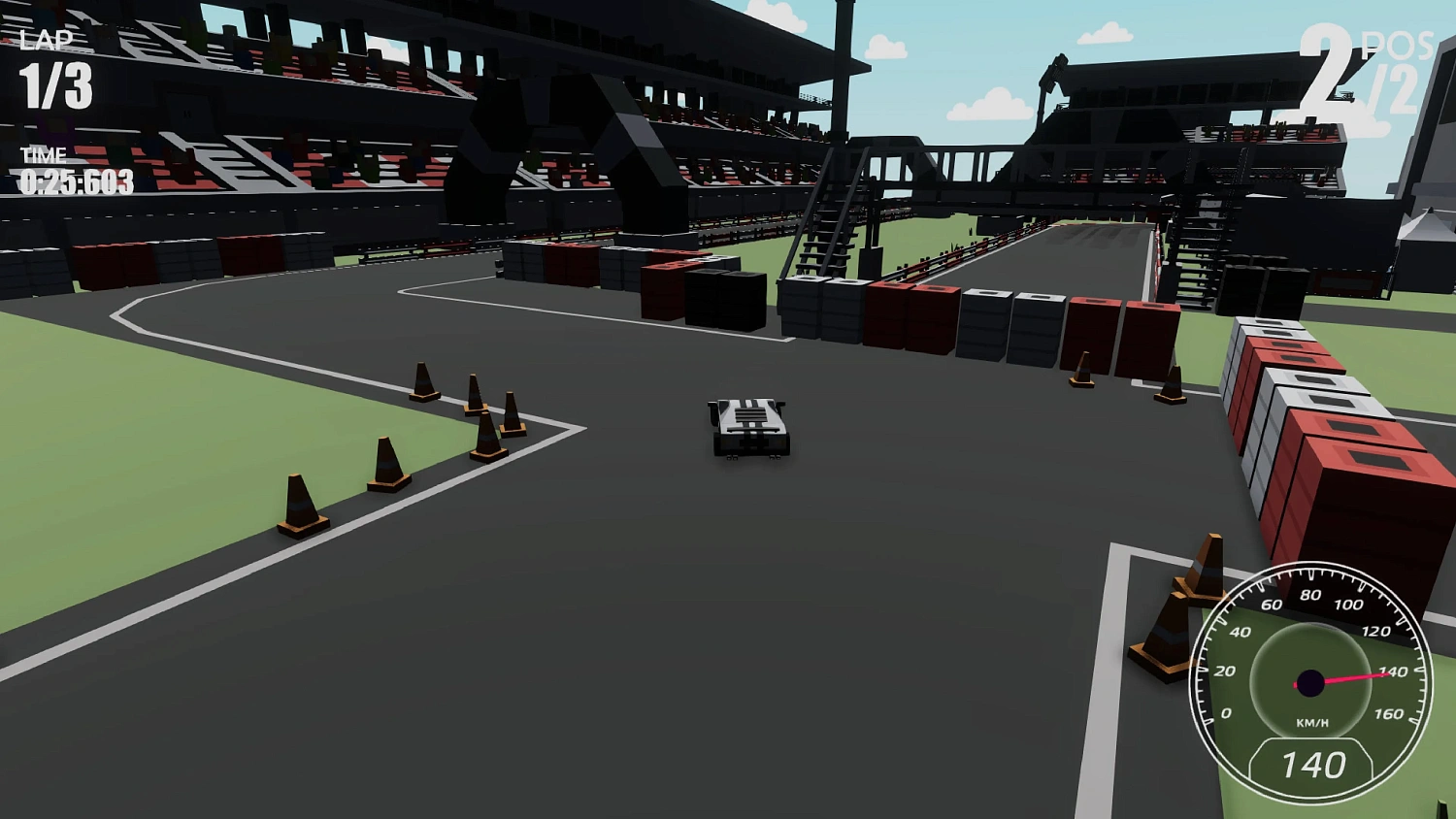Click the KM/H label inside the gauge
Screen dimensions: 1456x819
pos(1313,721)
